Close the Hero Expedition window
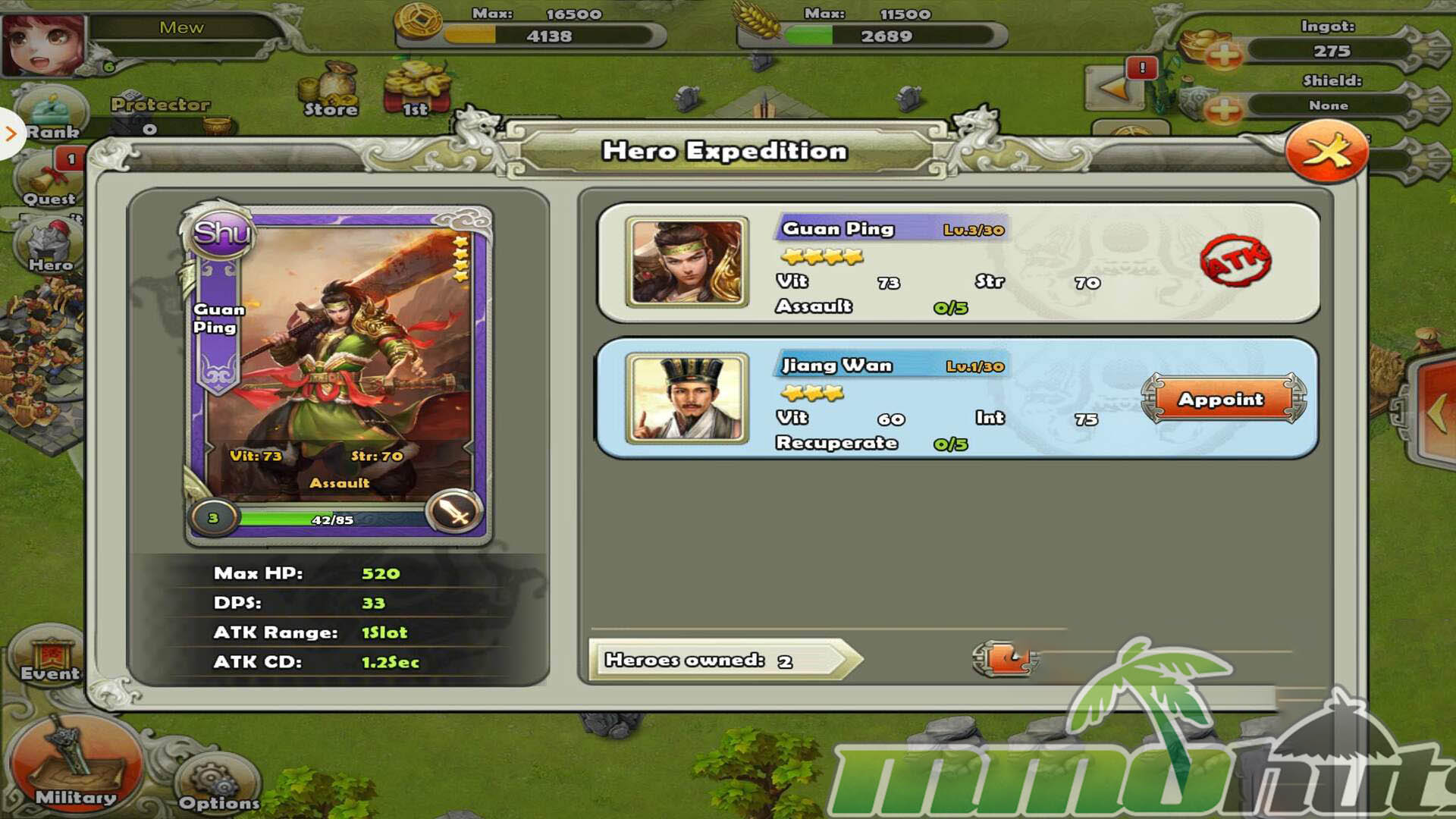This screenshot has height=819, width=1456. [x=1326, y=152]
